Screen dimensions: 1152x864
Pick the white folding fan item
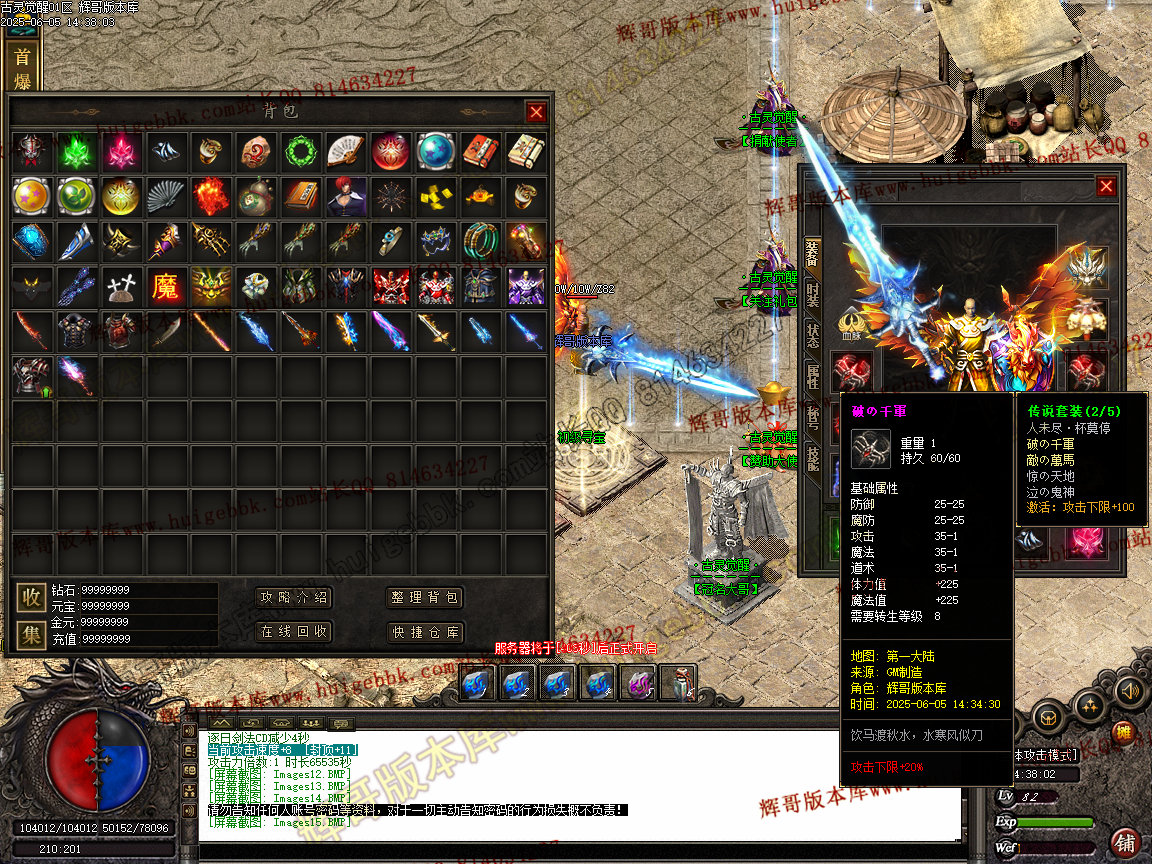coord(346,151)
